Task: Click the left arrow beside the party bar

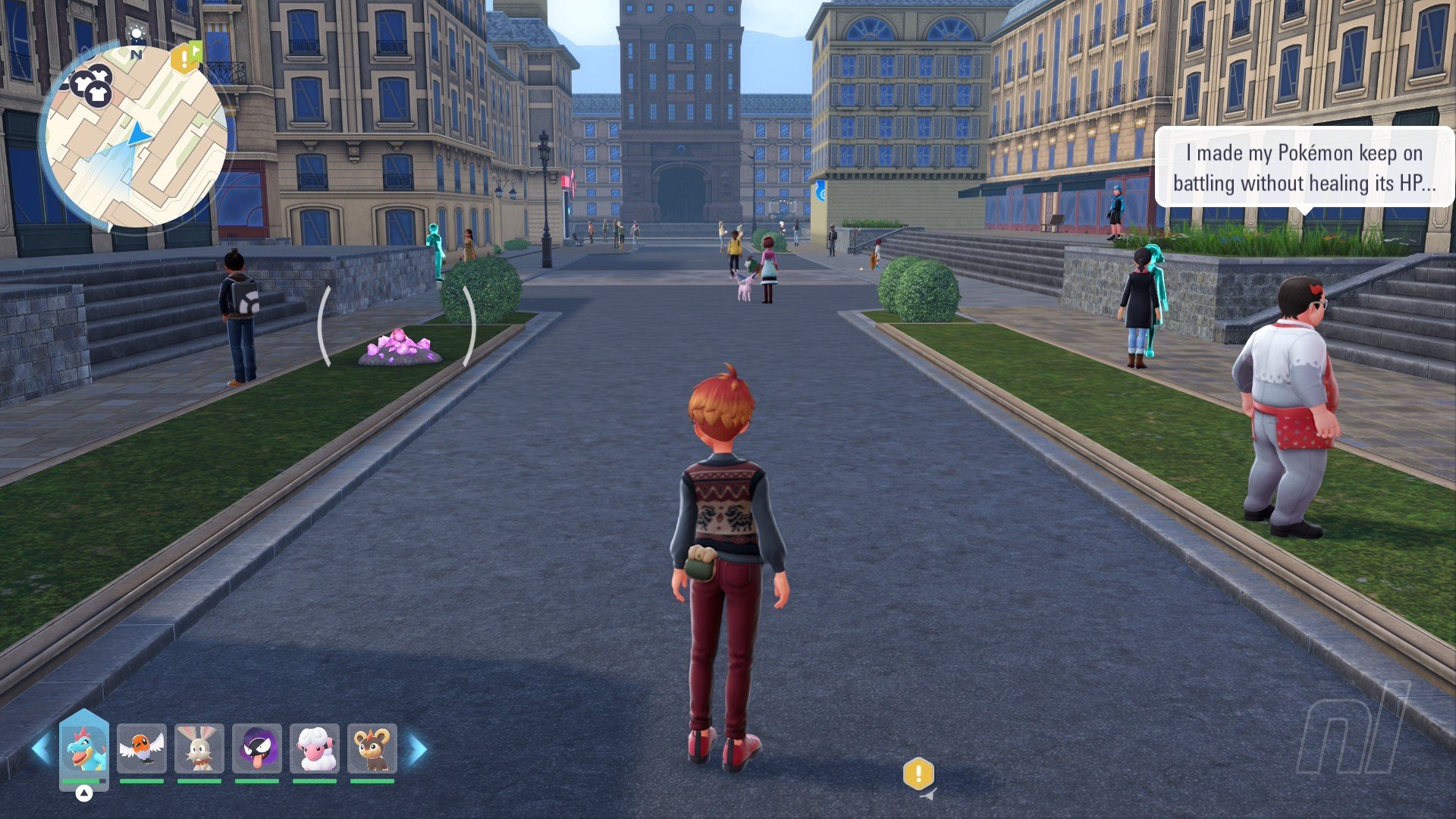Action: point(41,748)
